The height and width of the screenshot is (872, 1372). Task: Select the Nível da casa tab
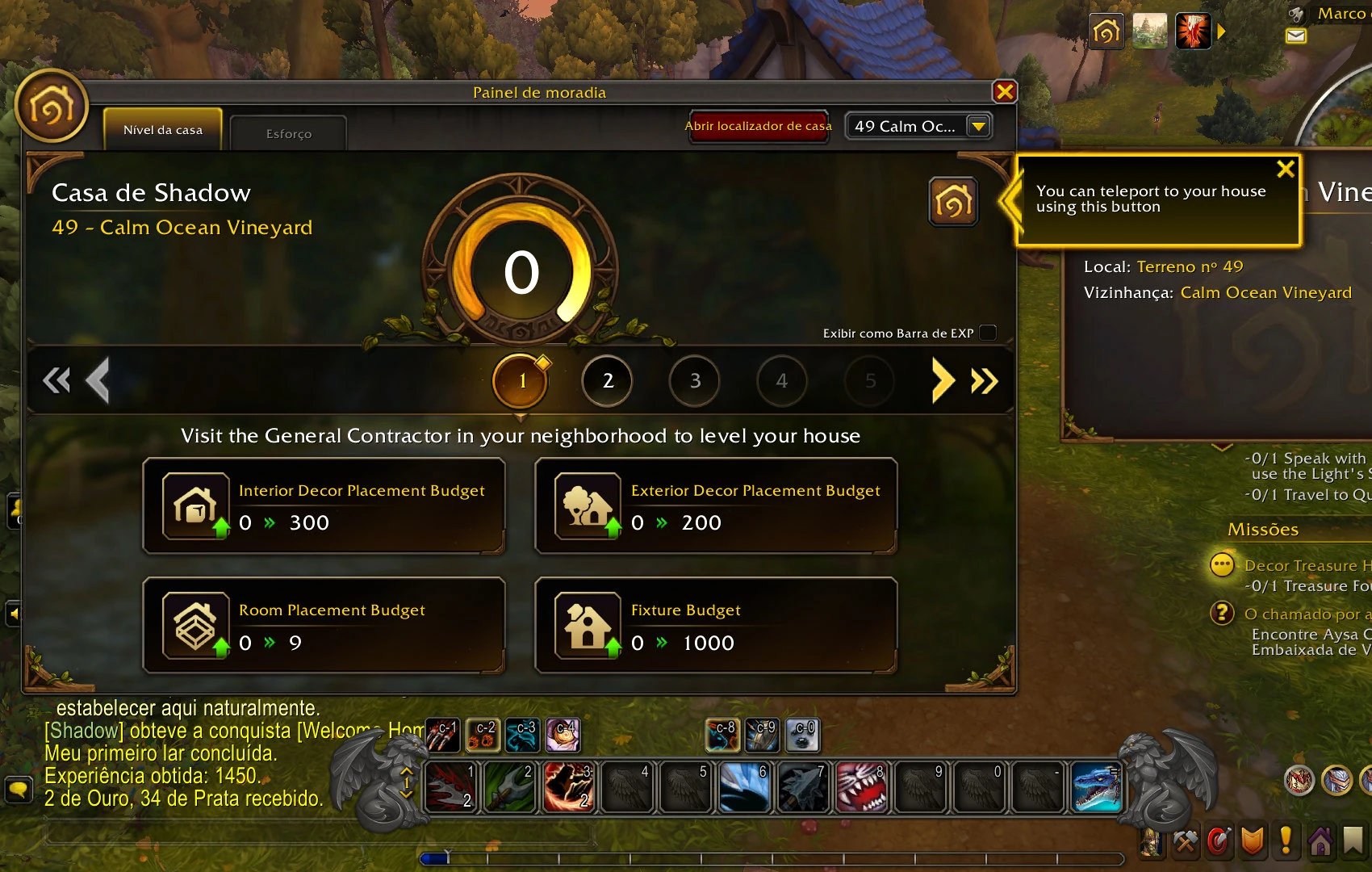pos(162,130)
